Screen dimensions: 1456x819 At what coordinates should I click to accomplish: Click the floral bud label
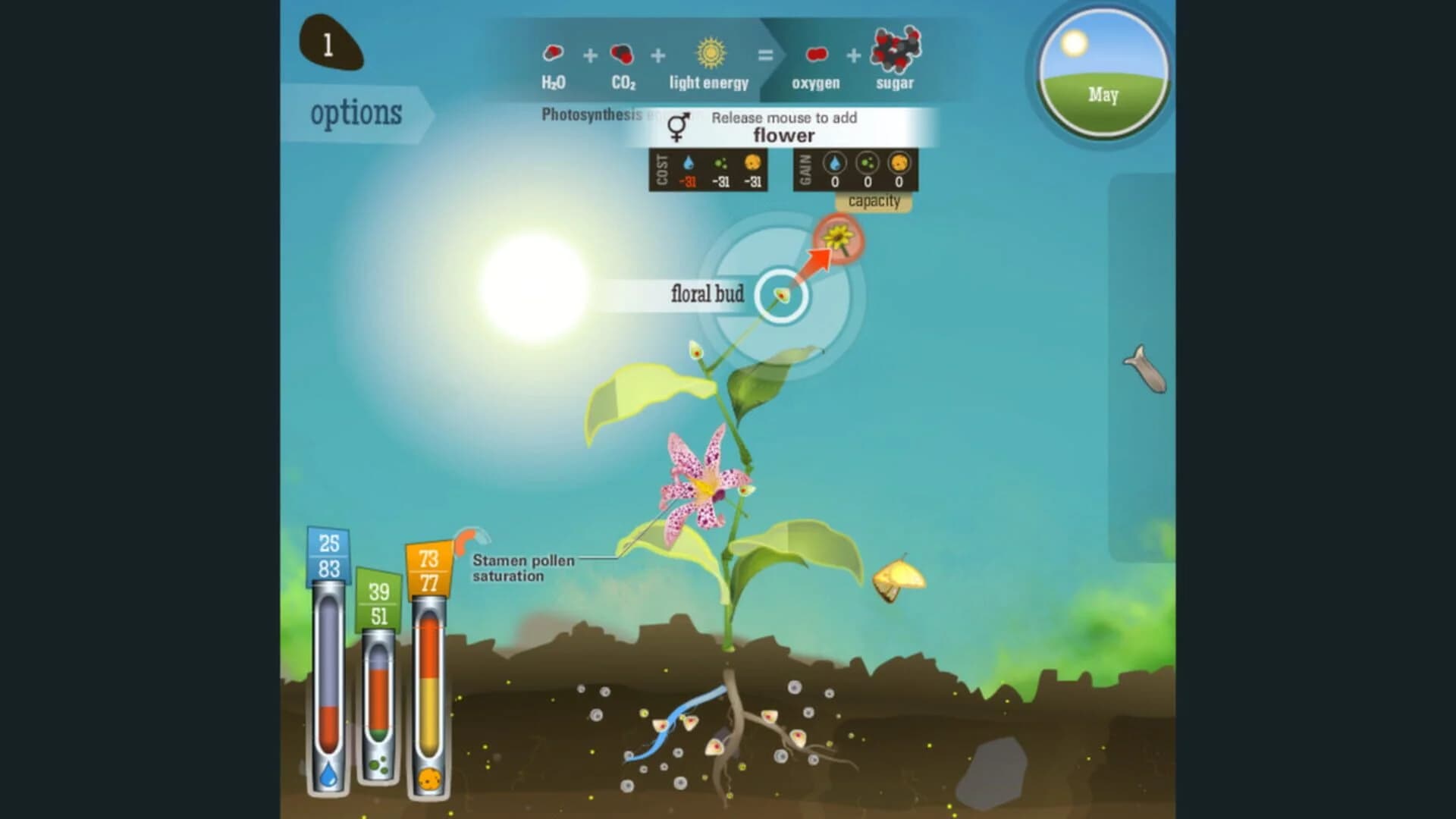[707, 295]
